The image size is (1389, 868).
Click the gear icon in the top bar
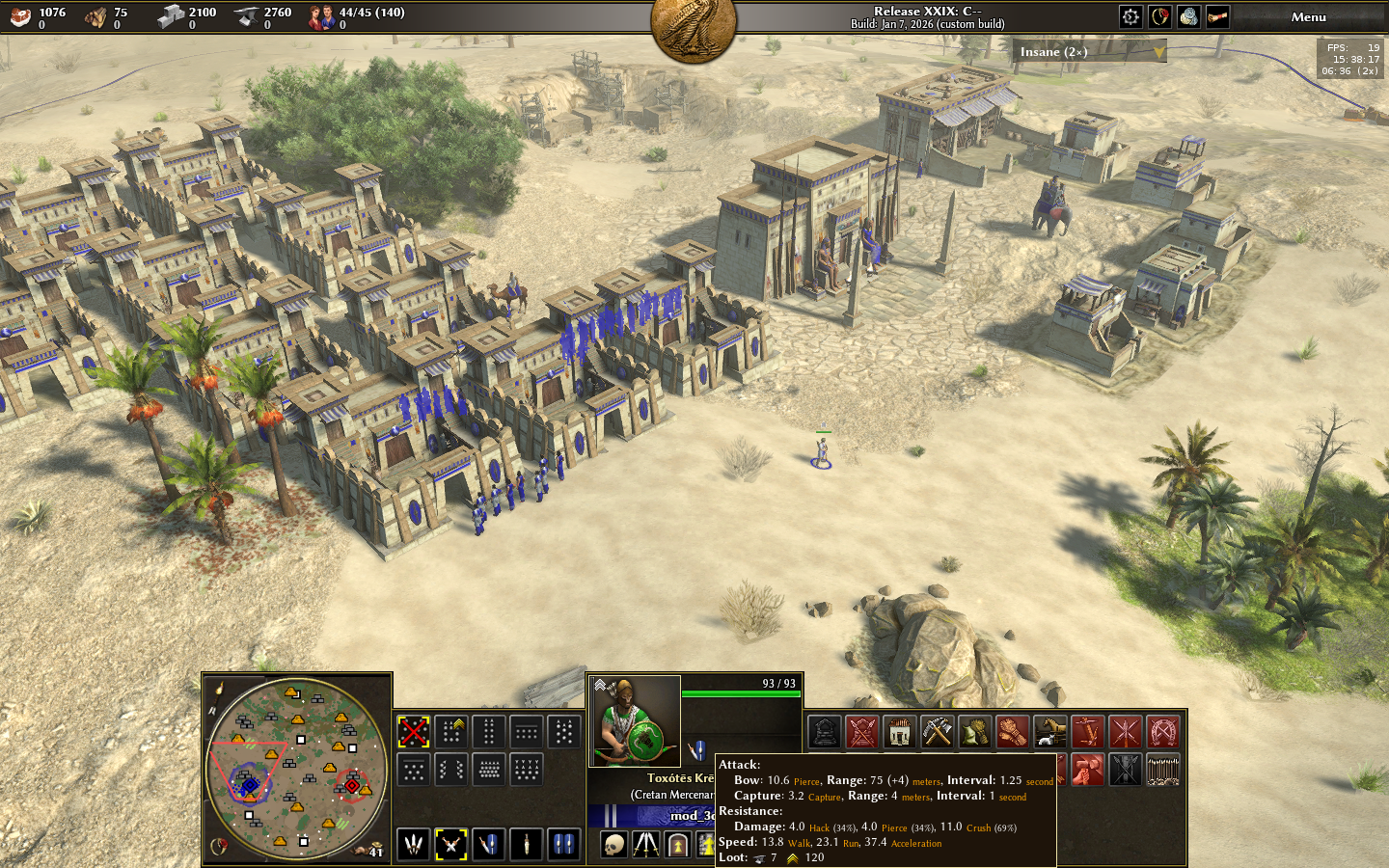point(1130,16)
